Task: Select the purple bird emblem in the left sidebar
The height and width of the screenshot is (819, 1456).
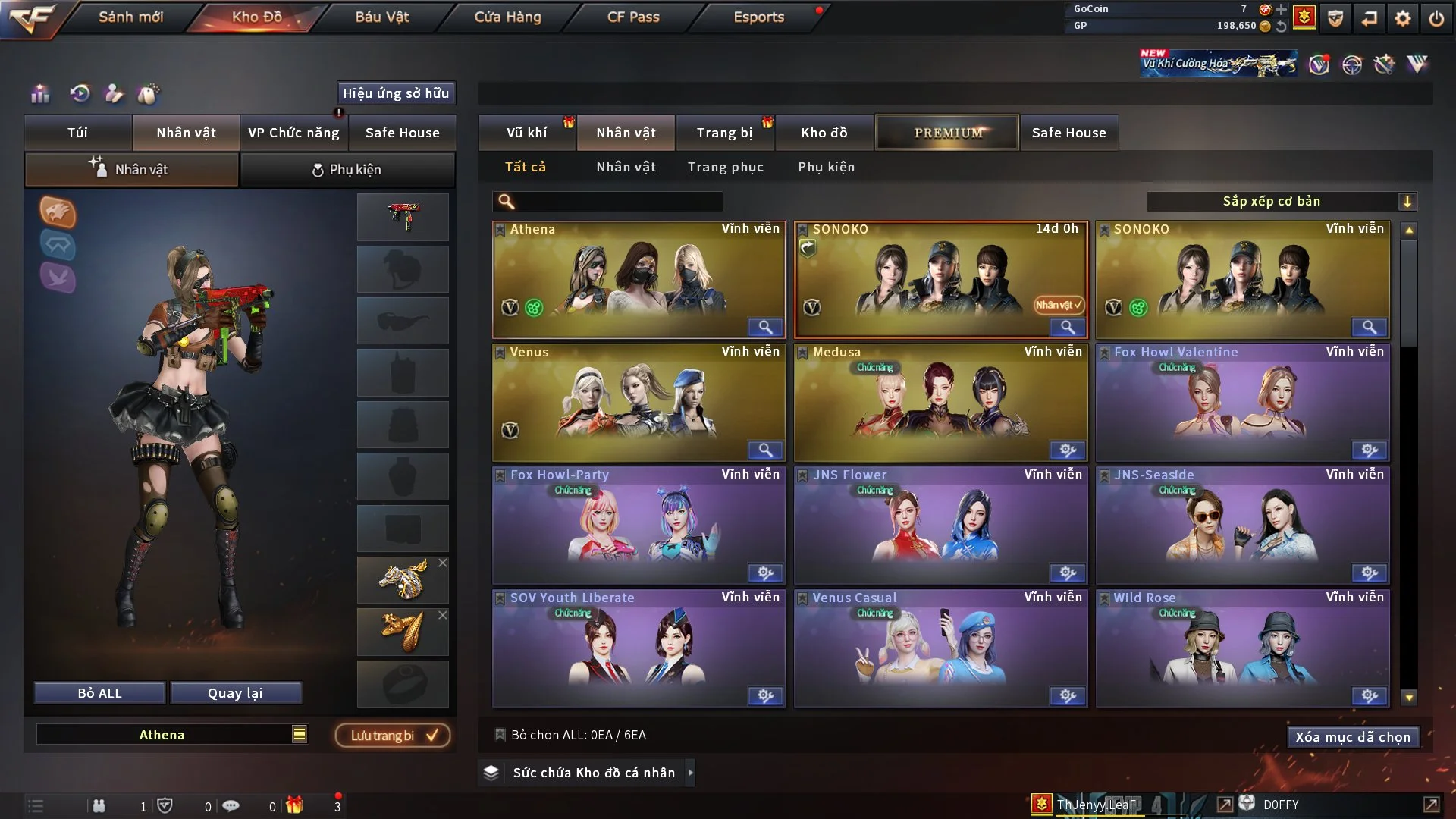Action: click(58, 278)
